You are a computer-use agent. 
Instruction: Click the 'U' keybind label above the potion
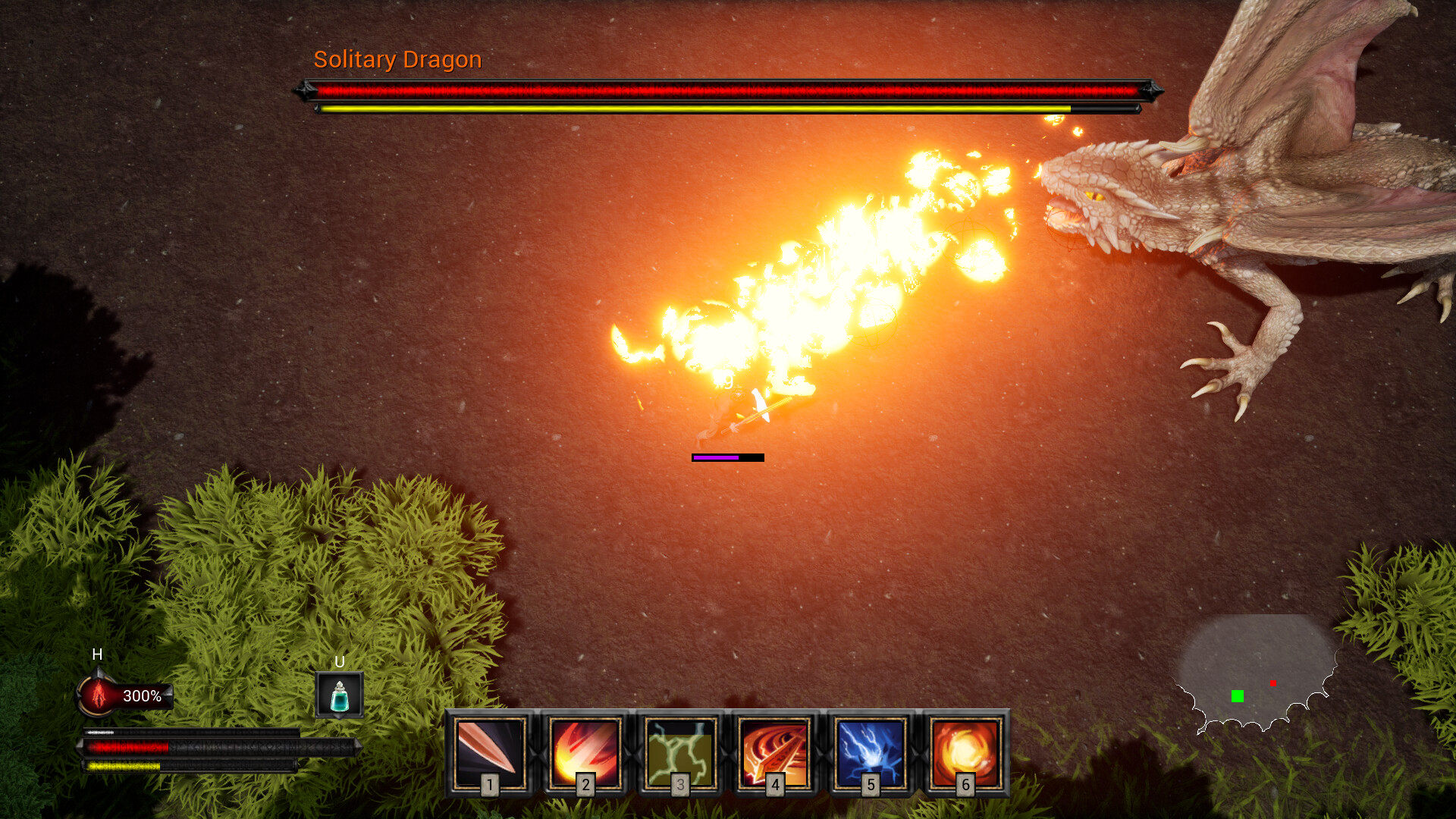pos(340,663)
